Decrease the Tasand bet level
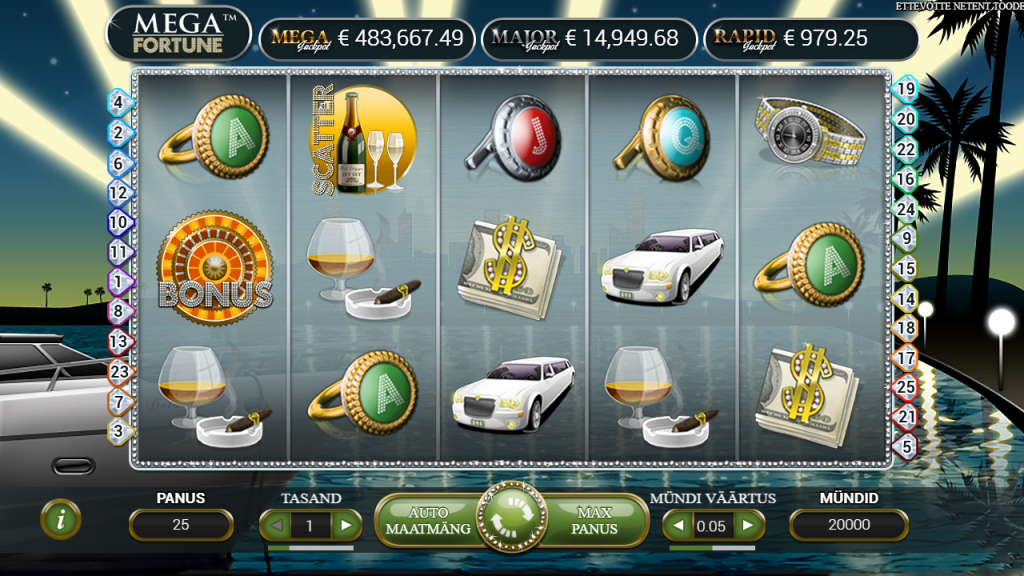This screenshot has width=1024, height=576. click(276, 525)
